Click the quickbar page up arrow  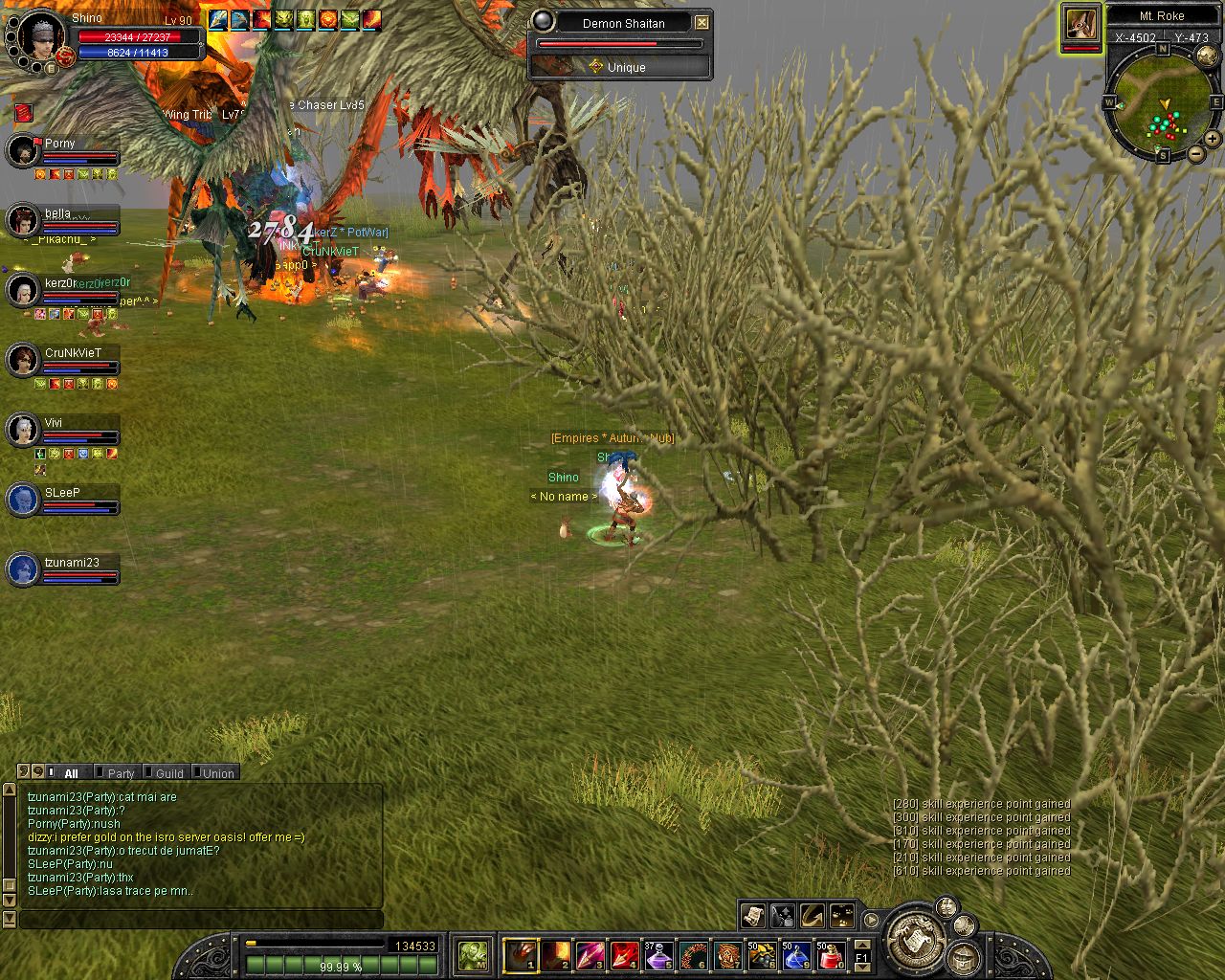862,945
